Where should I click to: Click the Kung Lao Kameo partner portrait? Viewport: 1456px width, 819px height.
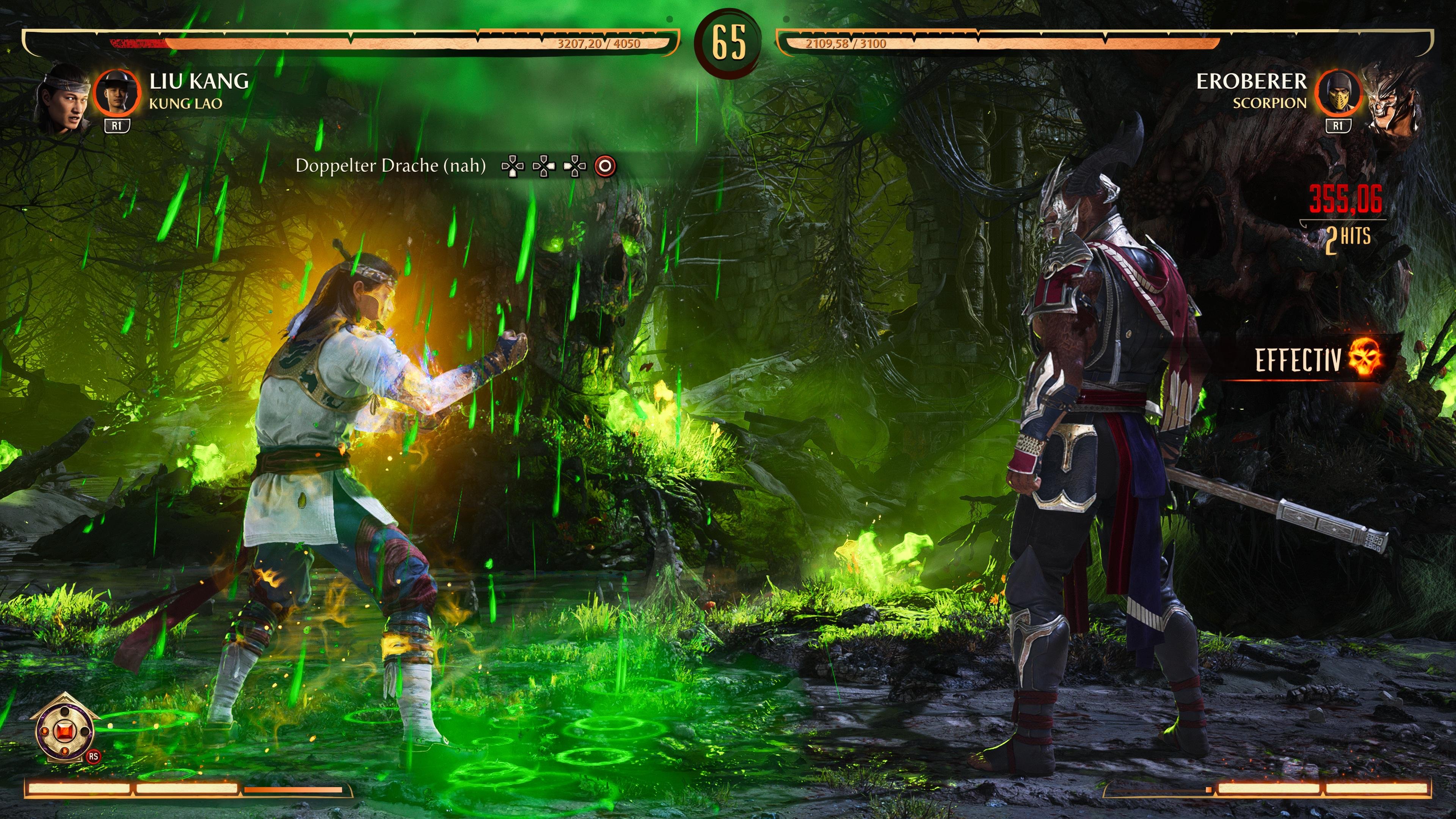pyautogui.click(x=117, y=93)
